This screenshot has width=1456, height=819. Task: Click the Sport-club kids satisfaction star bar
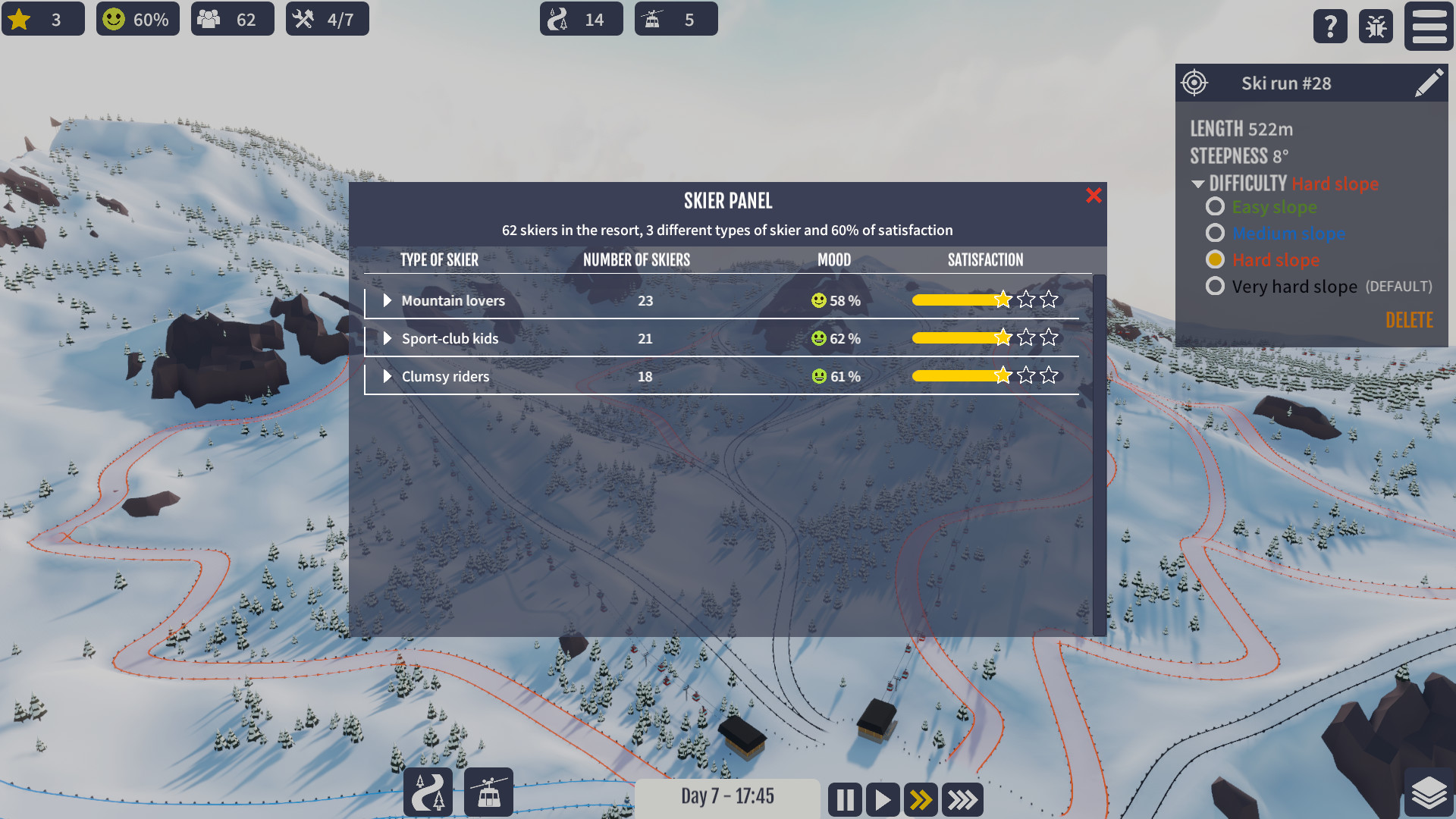click(x=982, y=337)
